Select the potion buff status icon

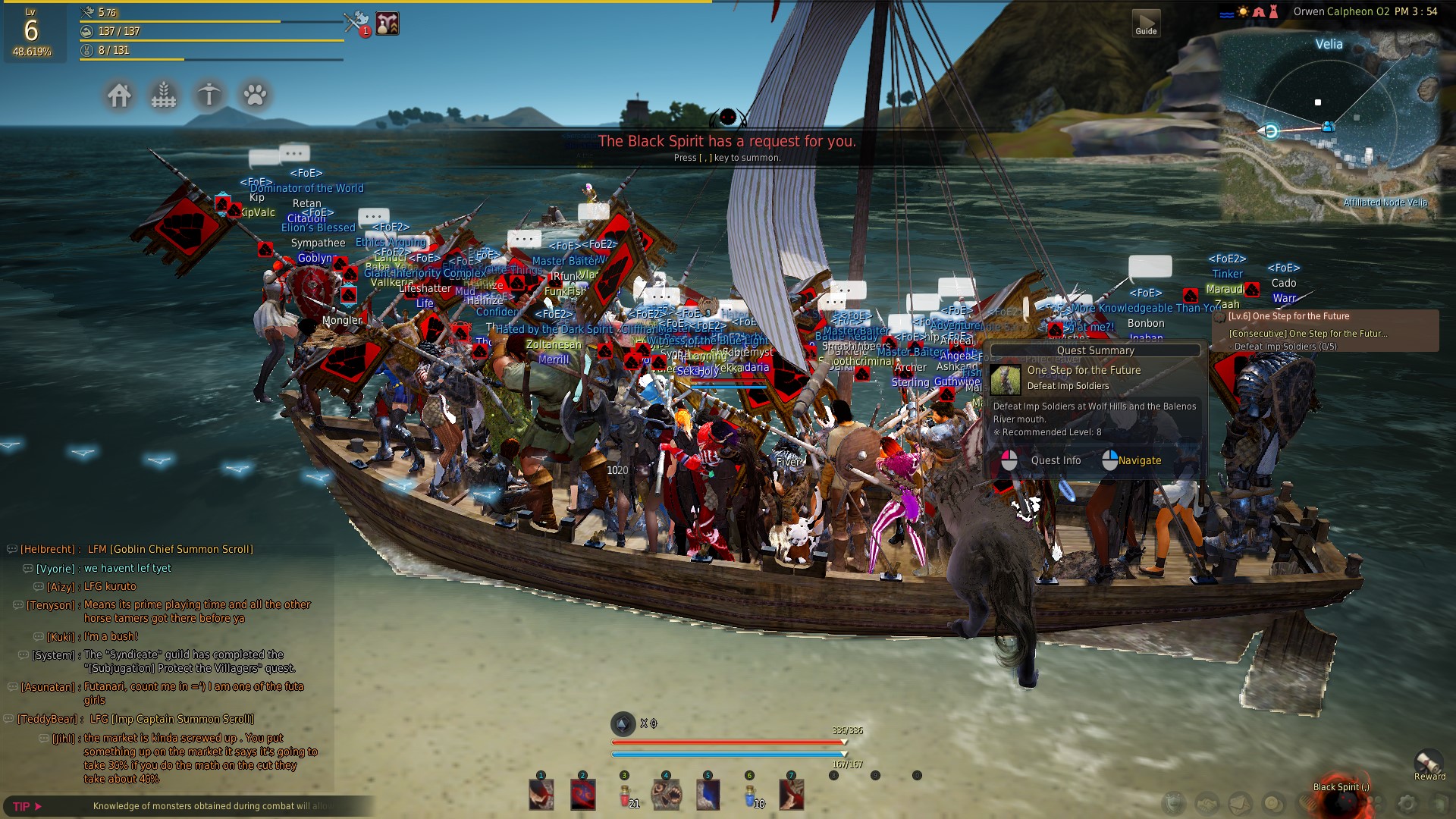(388, 24)
